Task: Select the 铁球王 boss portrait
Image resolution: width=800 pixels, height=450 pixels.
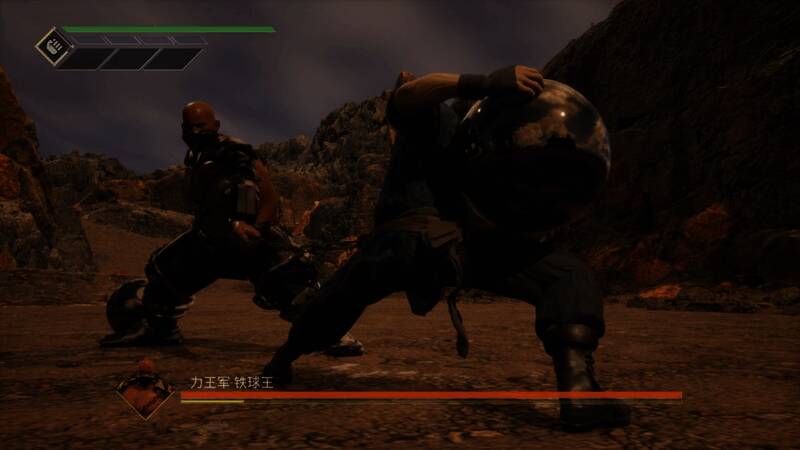Action: click(x=143, y=388)
